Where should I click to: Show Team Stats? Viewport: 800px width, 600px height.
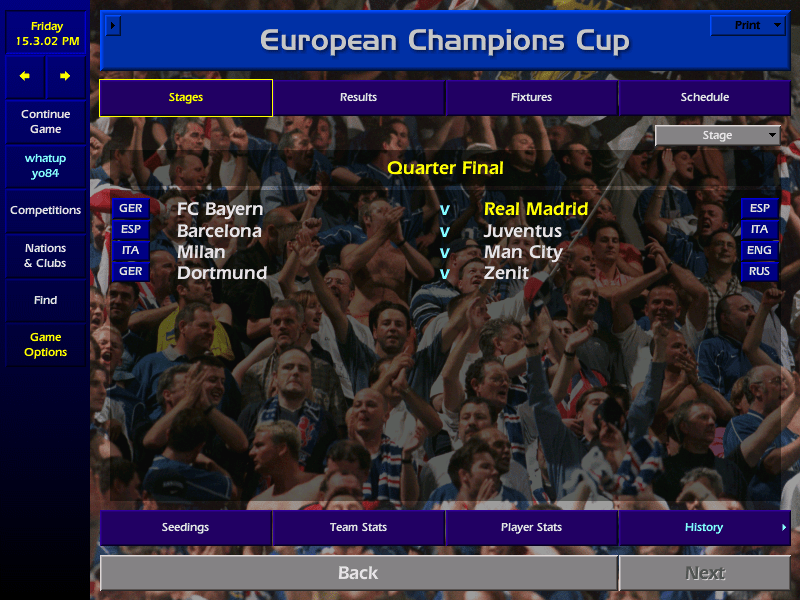(x=358, y=527)
